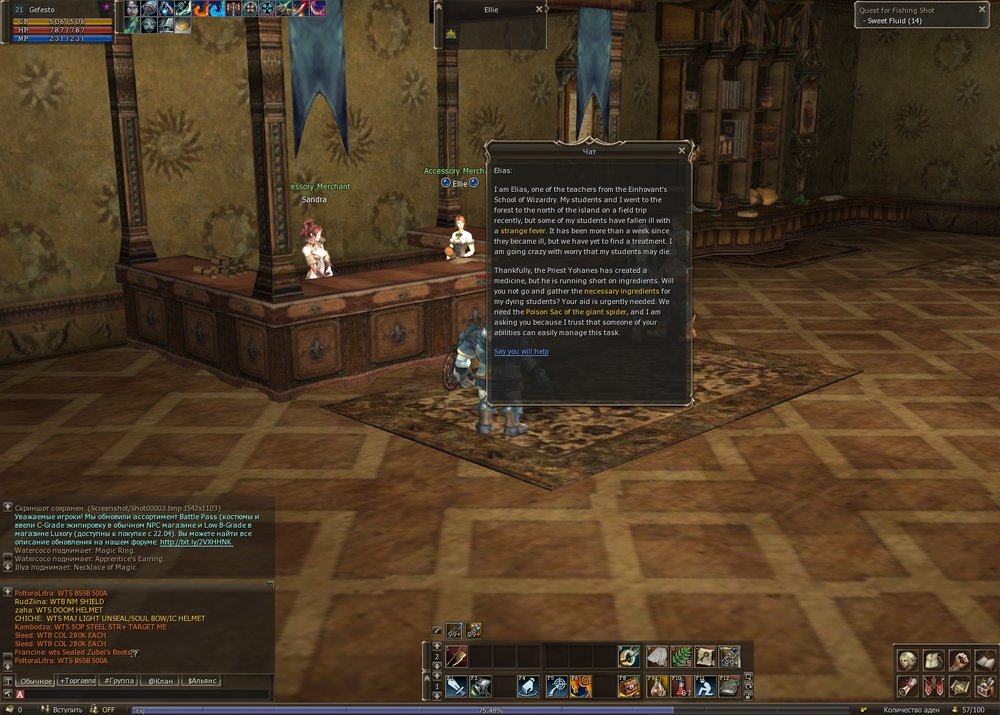
Task: Open the open book skills icon
Action: click(x=985, y=661)
